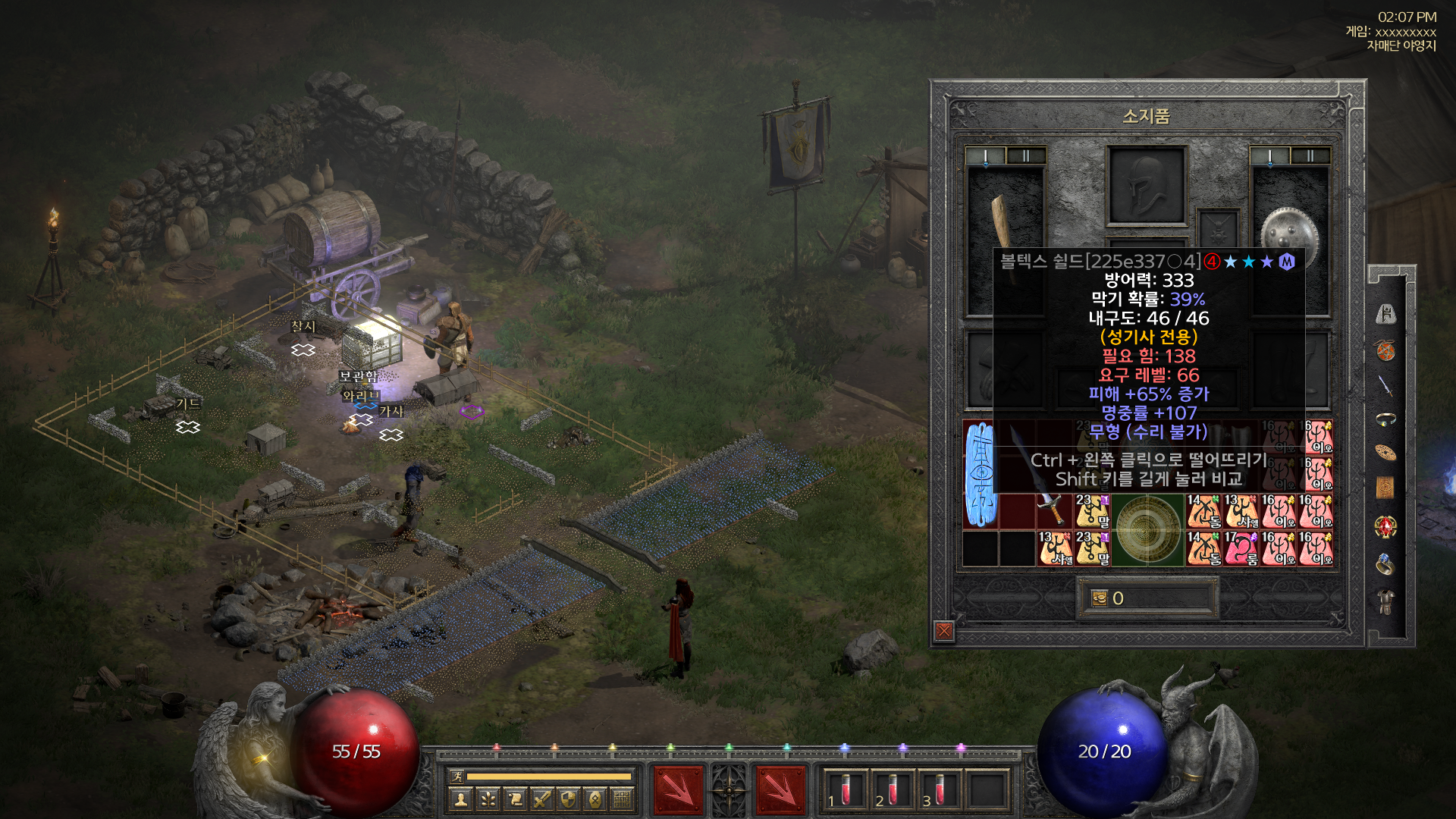Screen dimensions: 1456x819
Task: Select the equipped round buckler shield
Action: pos(1288,230)
